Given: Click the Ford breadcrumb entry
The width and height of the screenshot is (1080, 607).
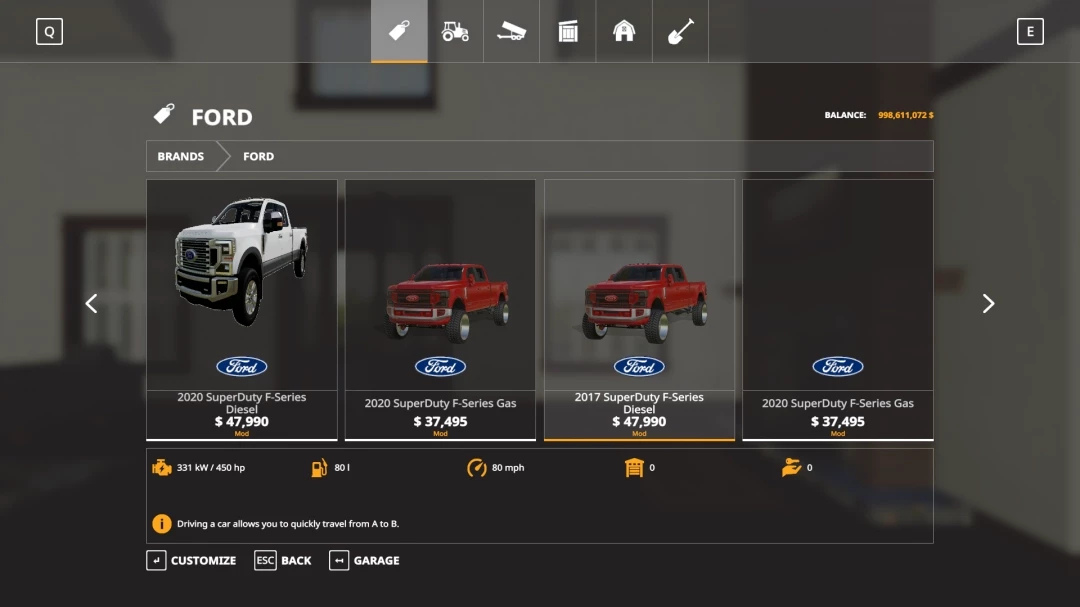Looking at the screenshot, I should pyautogui.click(x=258, y=157).
